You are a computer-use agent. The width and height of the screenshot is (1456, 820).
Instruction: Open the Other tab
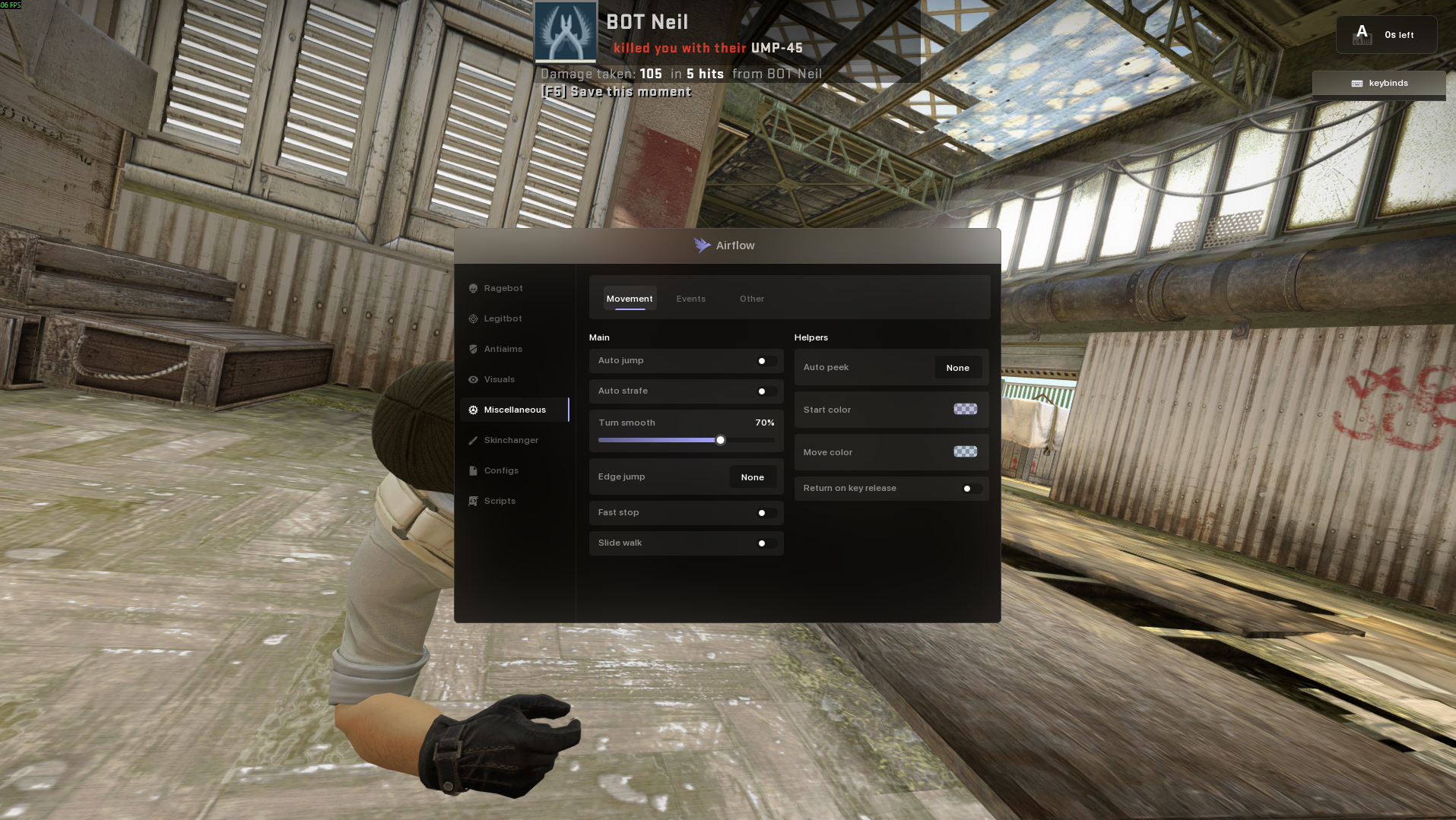coord(751,299)
